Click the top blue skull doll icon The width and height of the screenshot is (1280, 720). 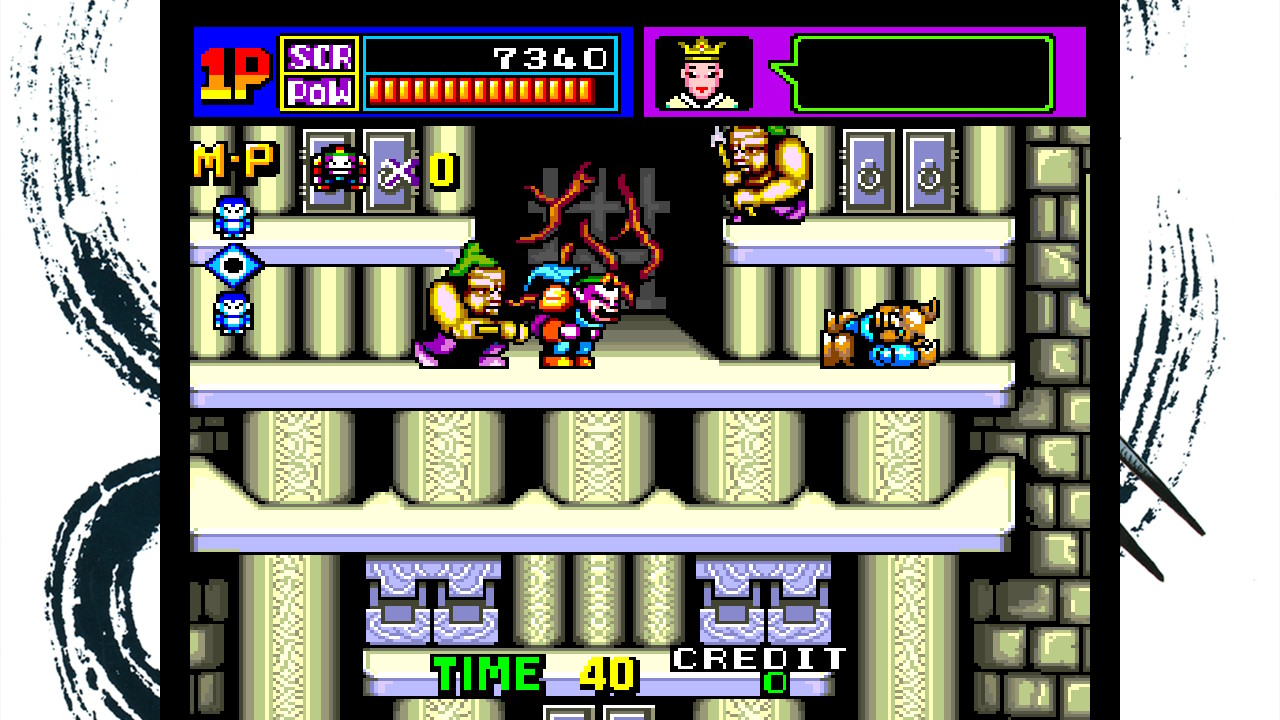232,218
